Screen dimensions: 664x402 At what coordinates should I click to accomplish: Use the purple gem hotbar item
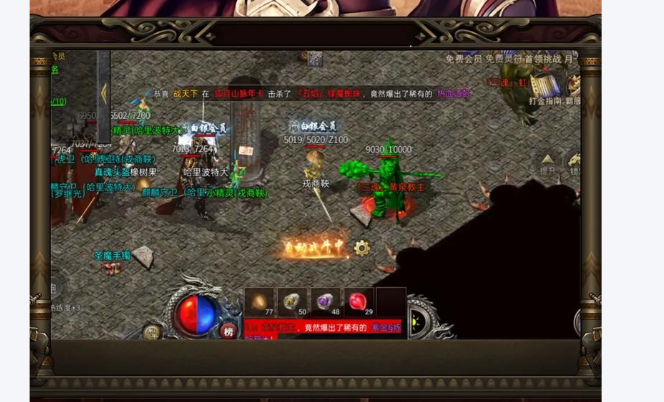(x=325, y=301)
